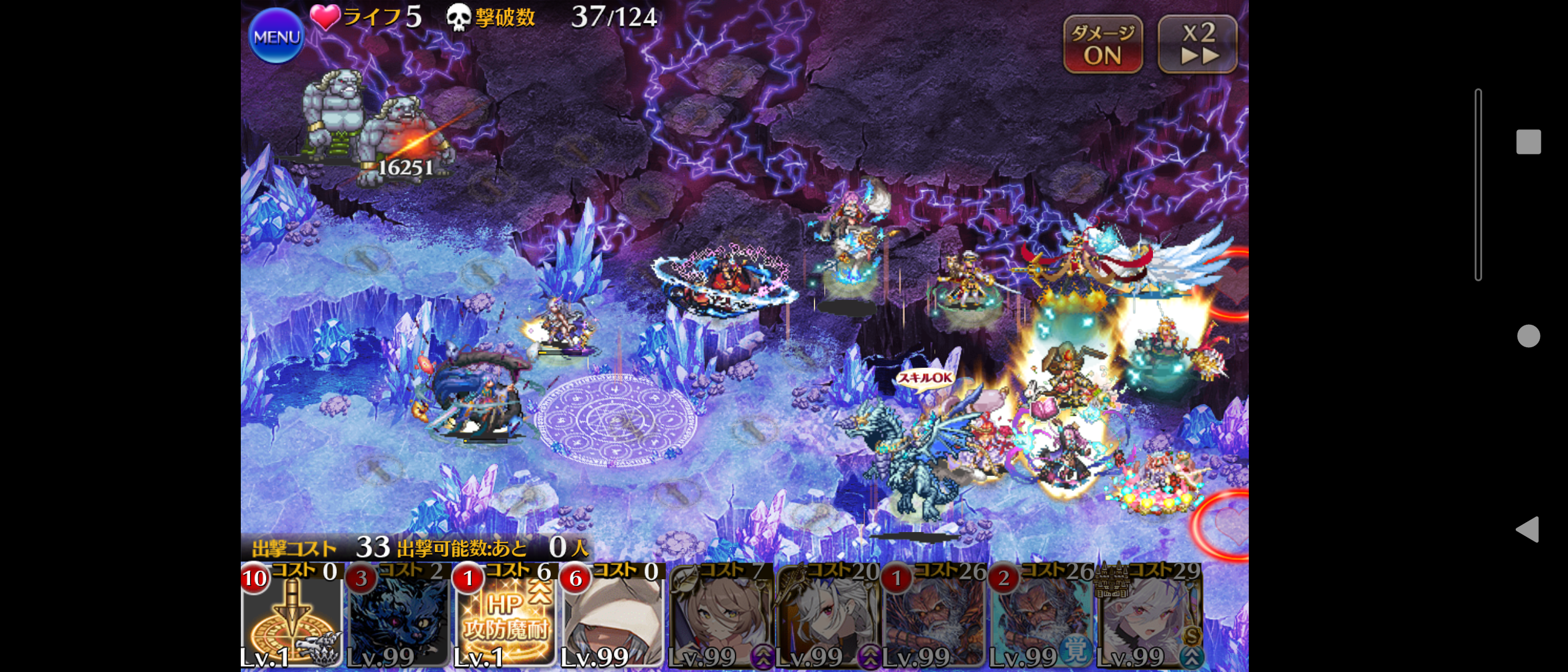Image resolution: width=1568 pixels, height=672 pixels.
Task: Choose the brown-haired girl cost 7 card
Action: point(719,616)
